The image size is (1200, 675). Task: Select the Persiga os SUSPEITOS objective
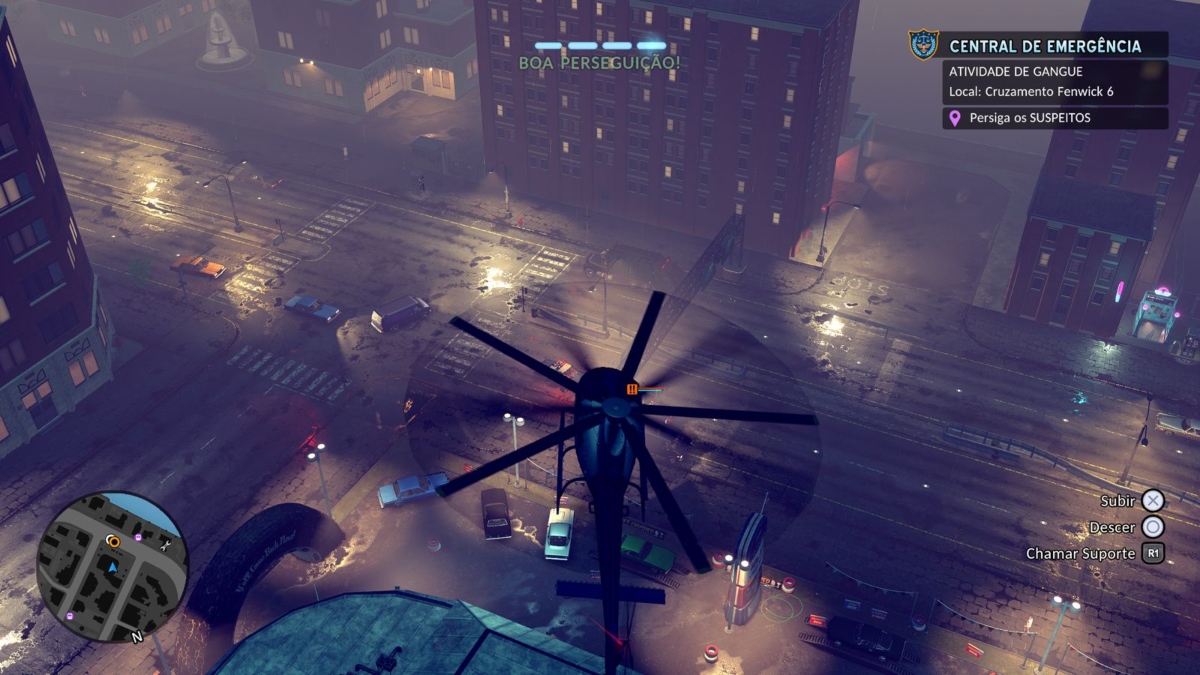(x=1055, y=118)
